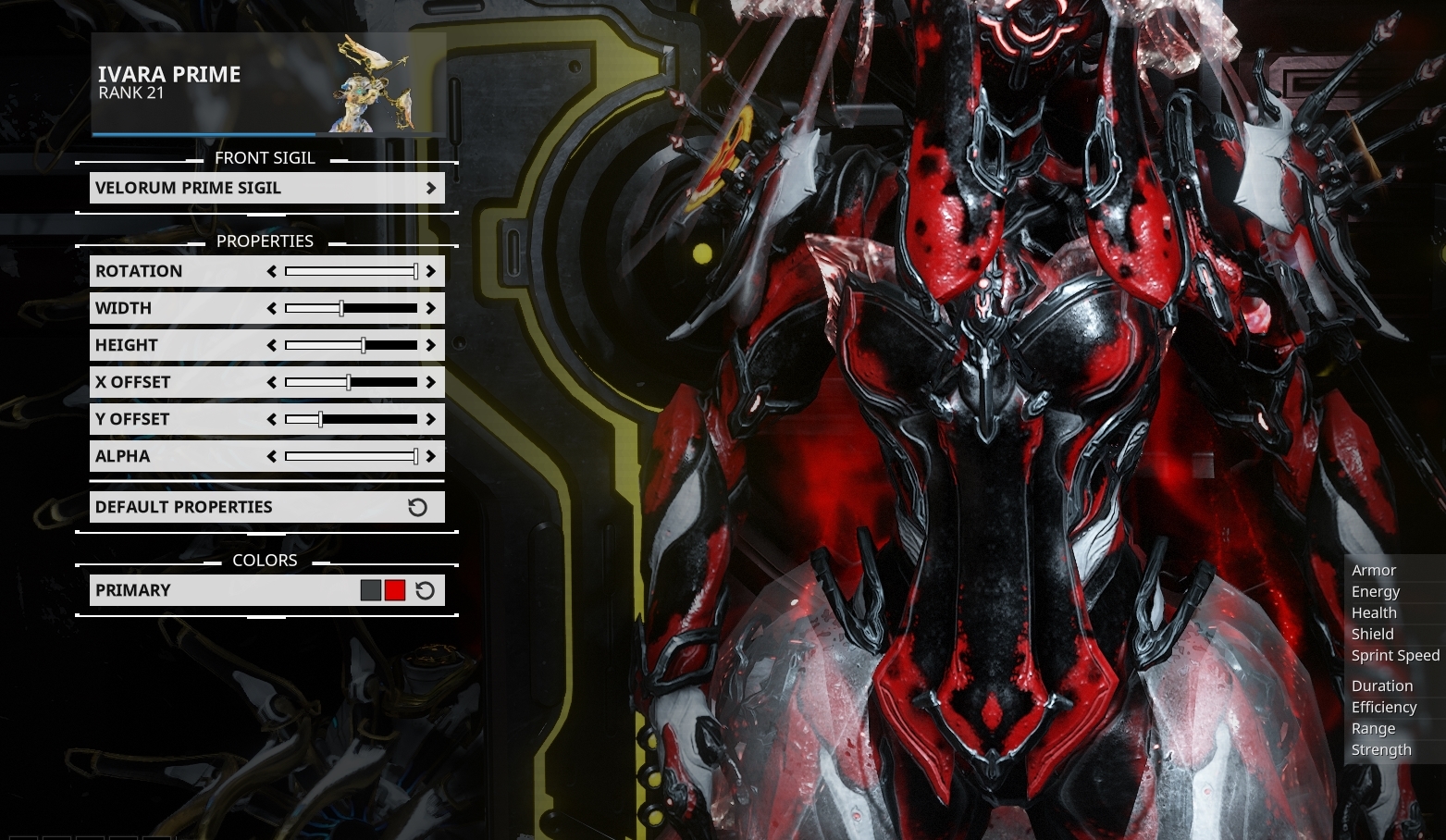Click the Ivara Prime preview thumbnail
The image size is (1446, 840).
pos(370,83)
